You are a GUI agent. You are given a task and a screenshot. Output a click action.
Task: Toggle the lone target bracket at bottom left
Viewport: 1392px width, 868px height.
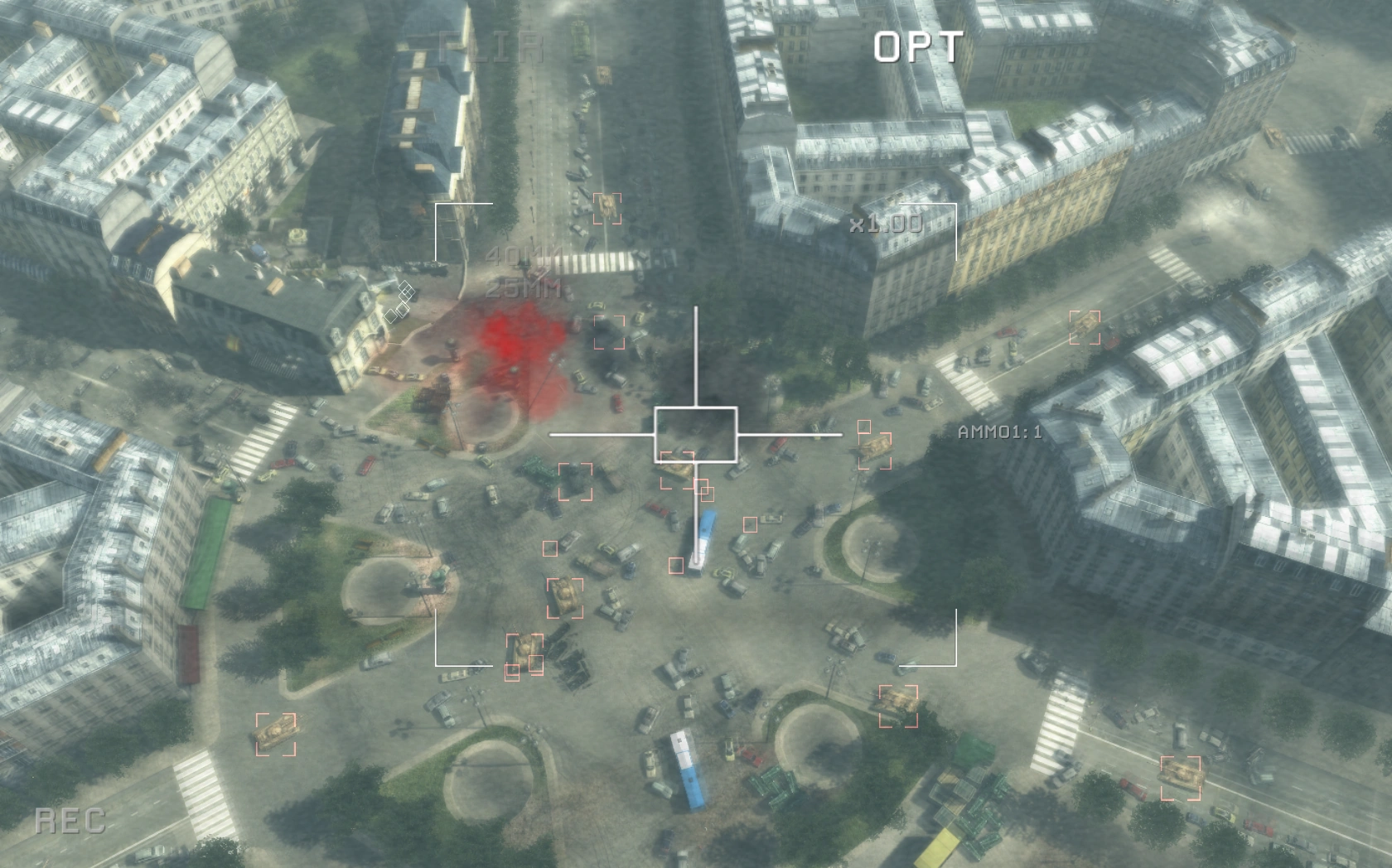(x=275, y=733)
